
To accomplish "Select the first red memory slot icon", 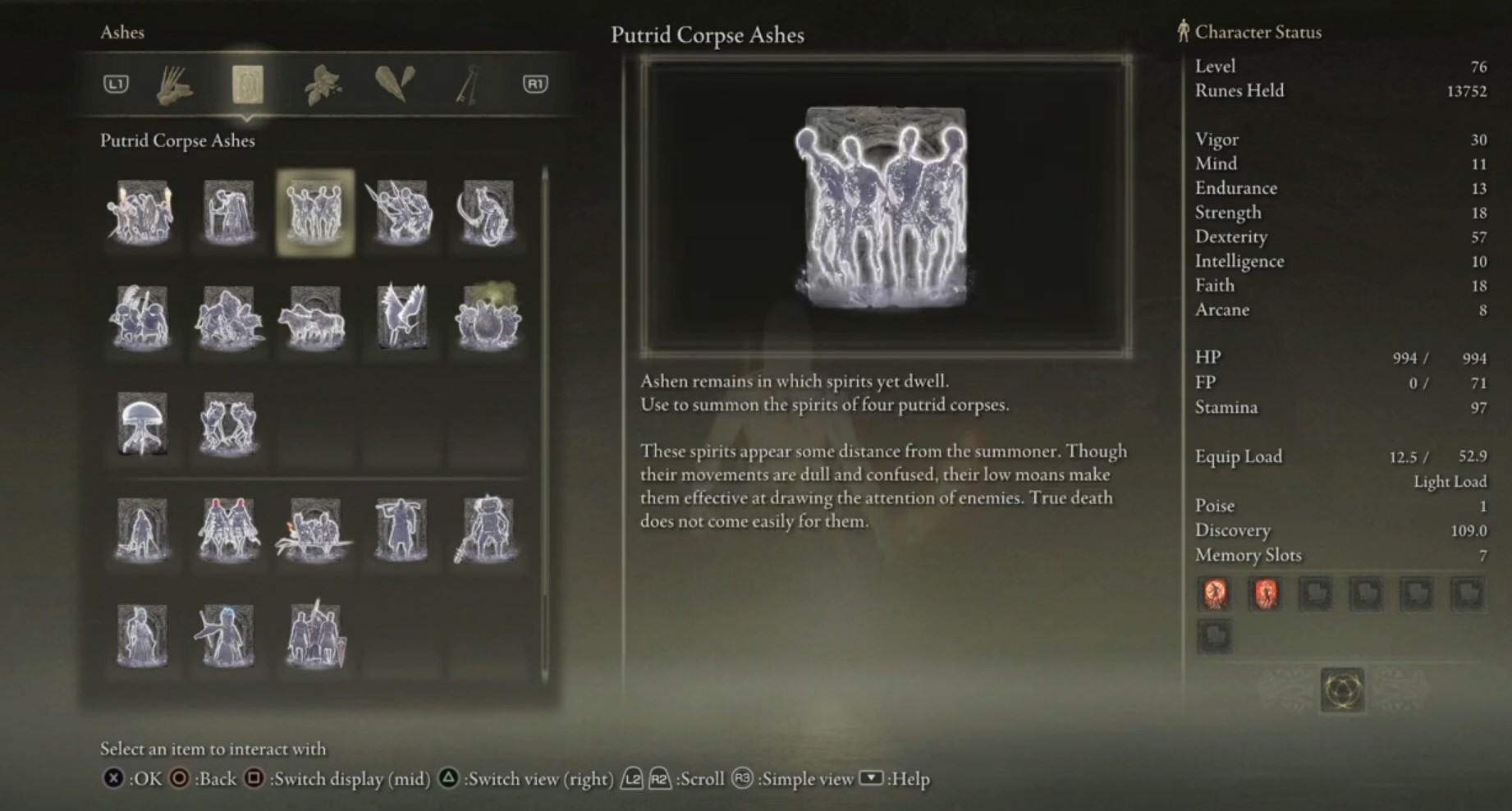I will pos(1215,593).
